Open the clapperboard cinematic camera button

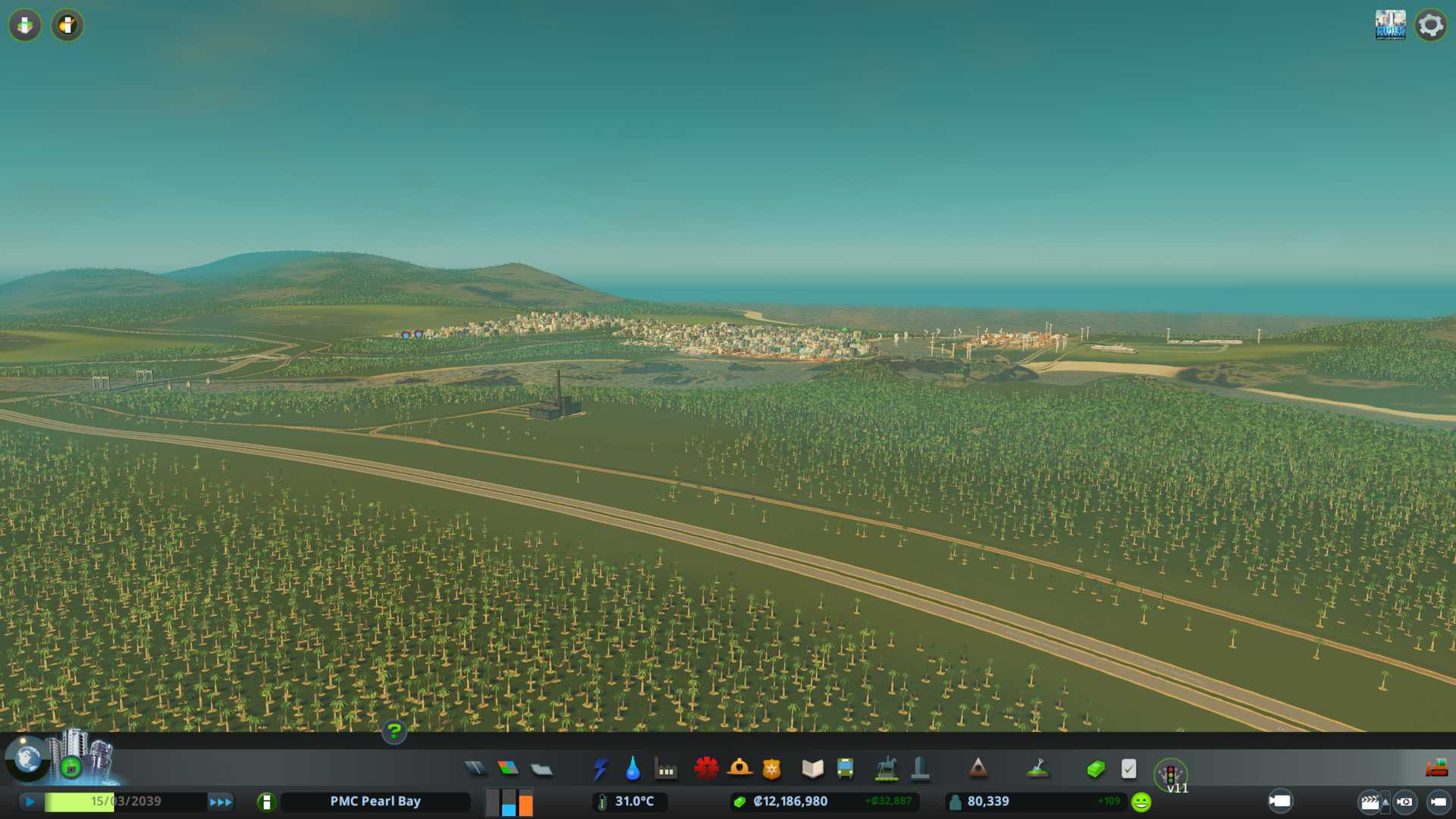click(x=1370, y=802)
